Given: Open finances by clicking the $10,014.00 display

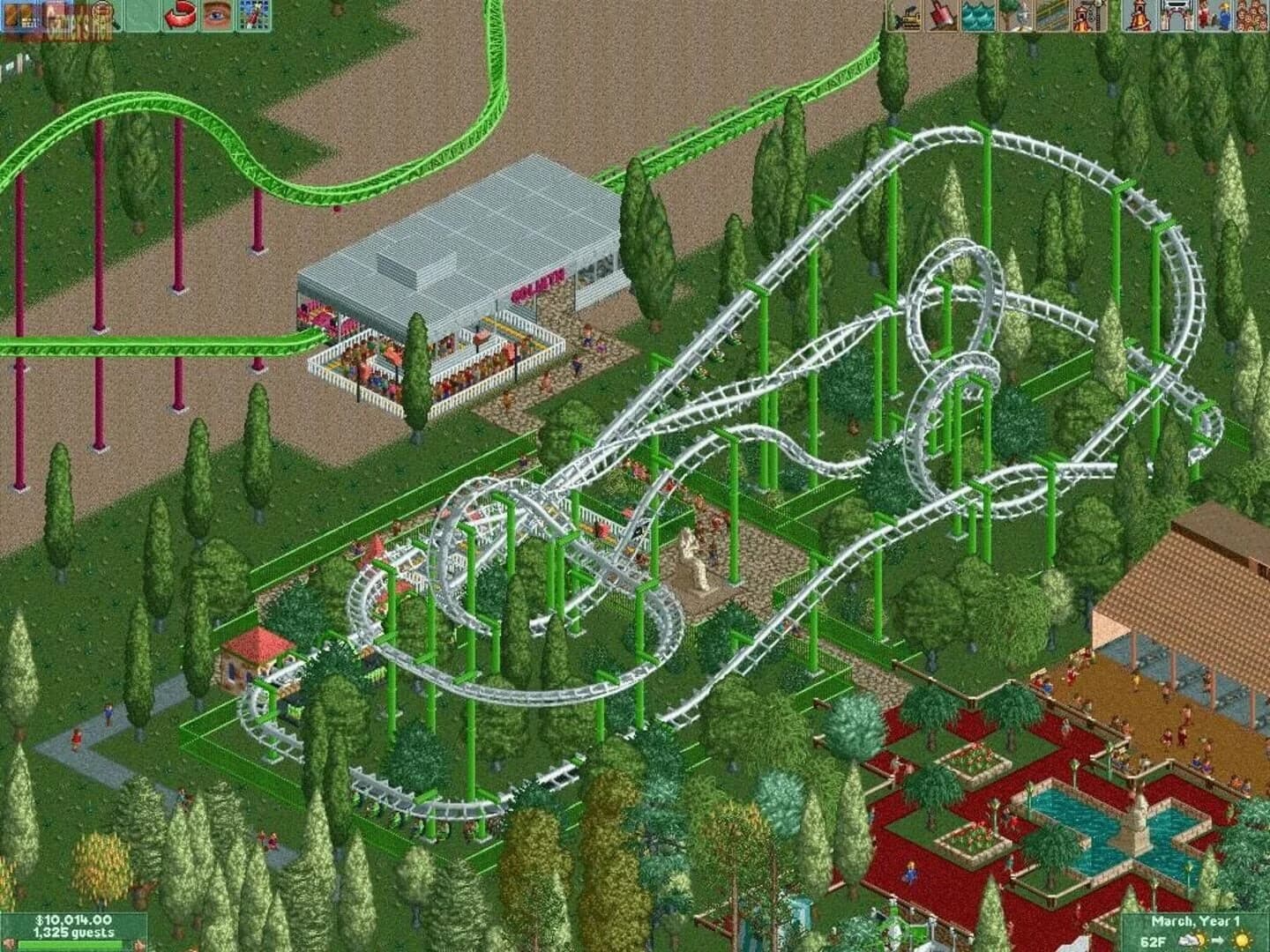Looking at the screenshot, I should click(73, 919).
